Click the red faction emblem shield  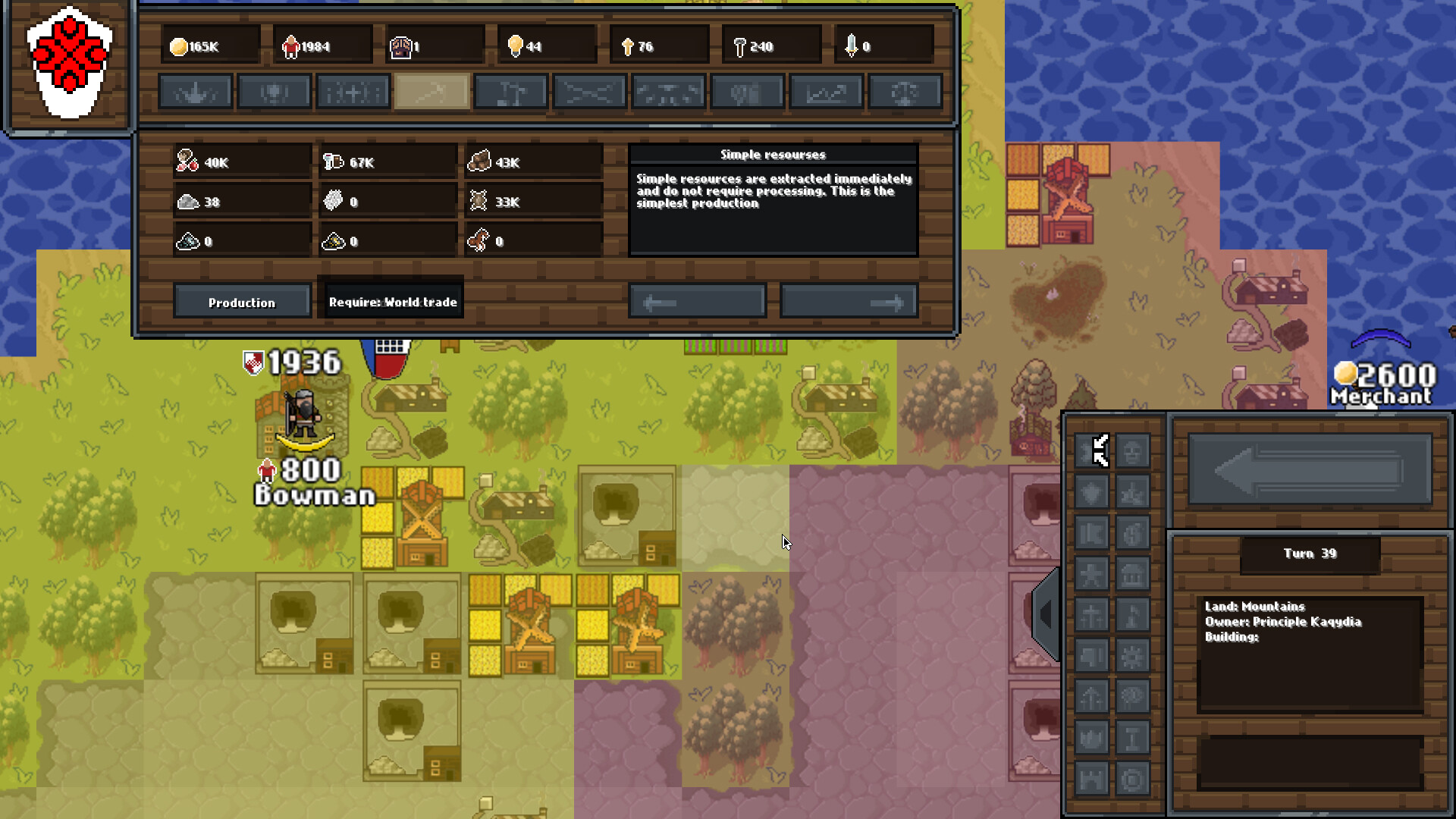pos(69,62)
